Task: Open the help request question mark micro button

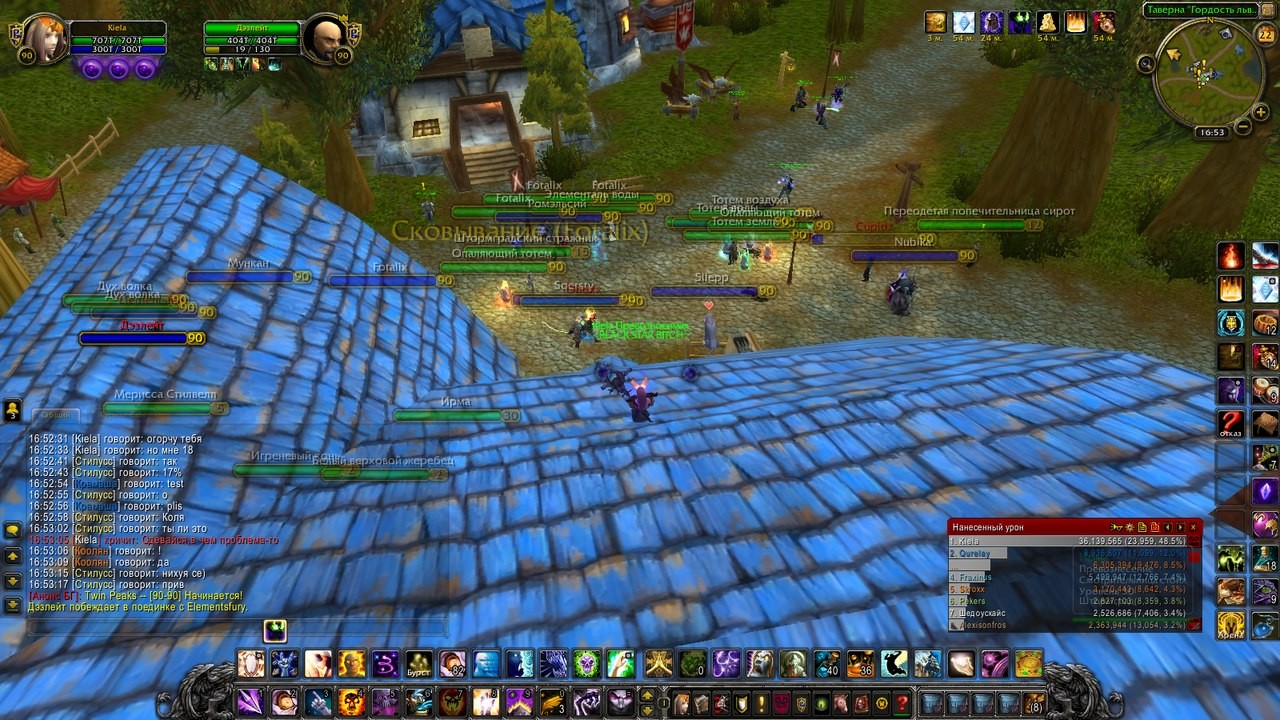Action: (901, 703)
